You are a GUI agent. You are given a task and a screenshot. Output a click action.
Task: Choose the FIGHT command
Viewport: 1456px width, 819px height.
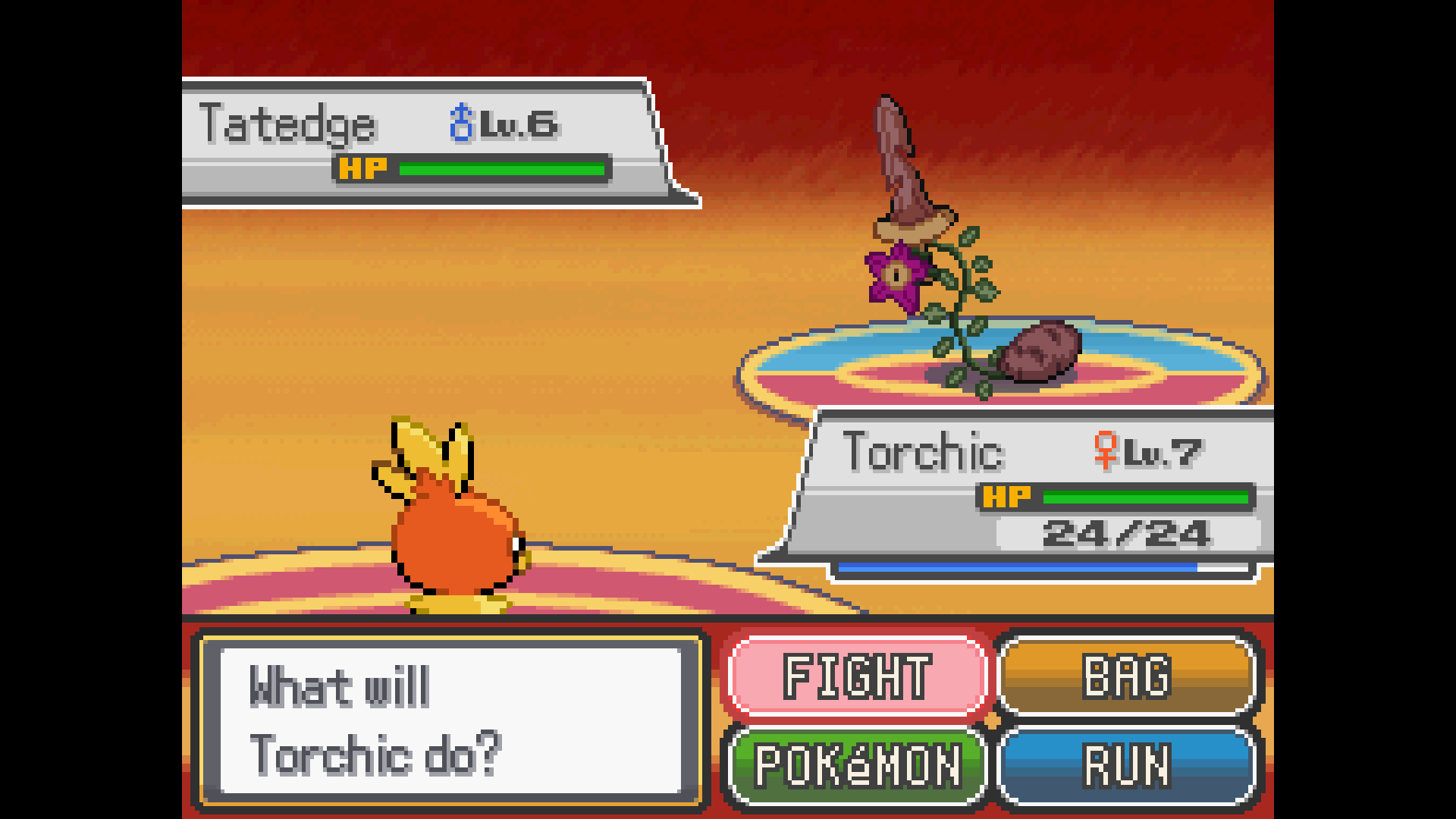(x=857, y=676)
